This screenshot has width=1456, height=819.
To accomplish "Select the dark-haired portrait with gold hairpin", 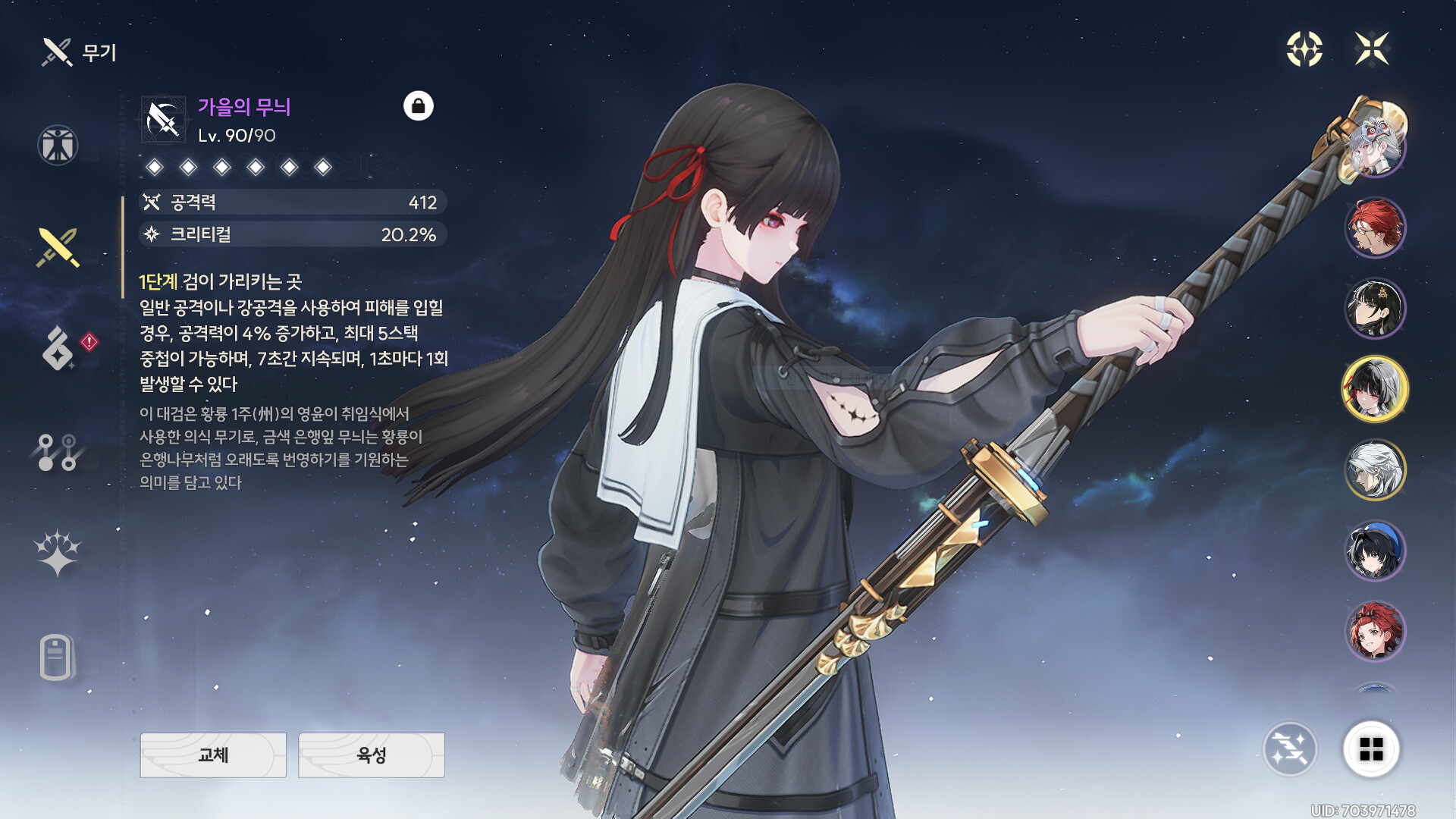I will coord(1375,309).
